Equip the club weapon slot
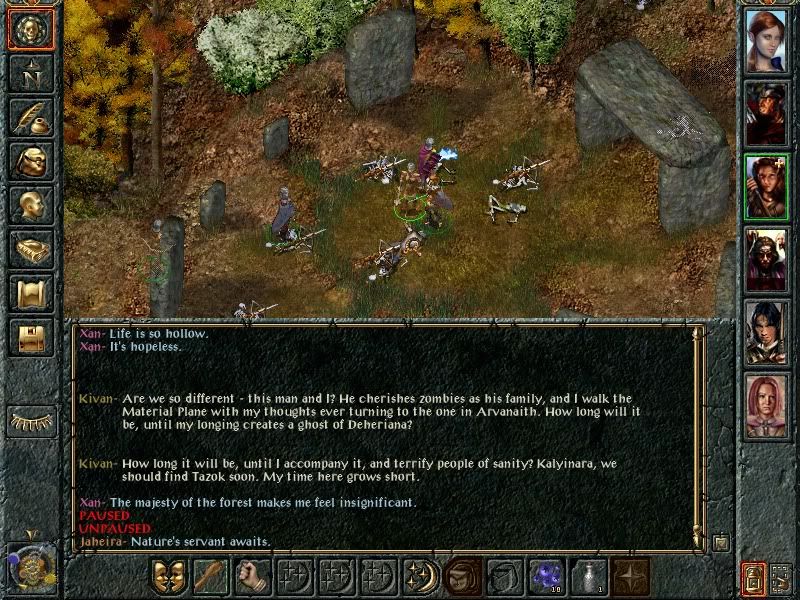 point(210,578)
